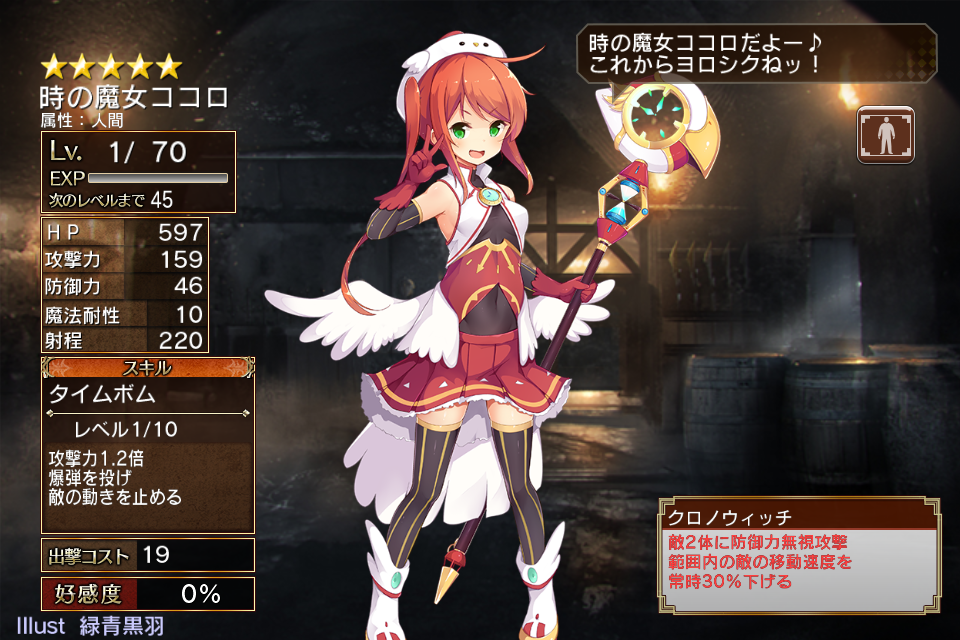Toggle the character silhouette view button
The width and height of the screenshot is (960, 640).
pyautogui.click(x=885, y=136)
